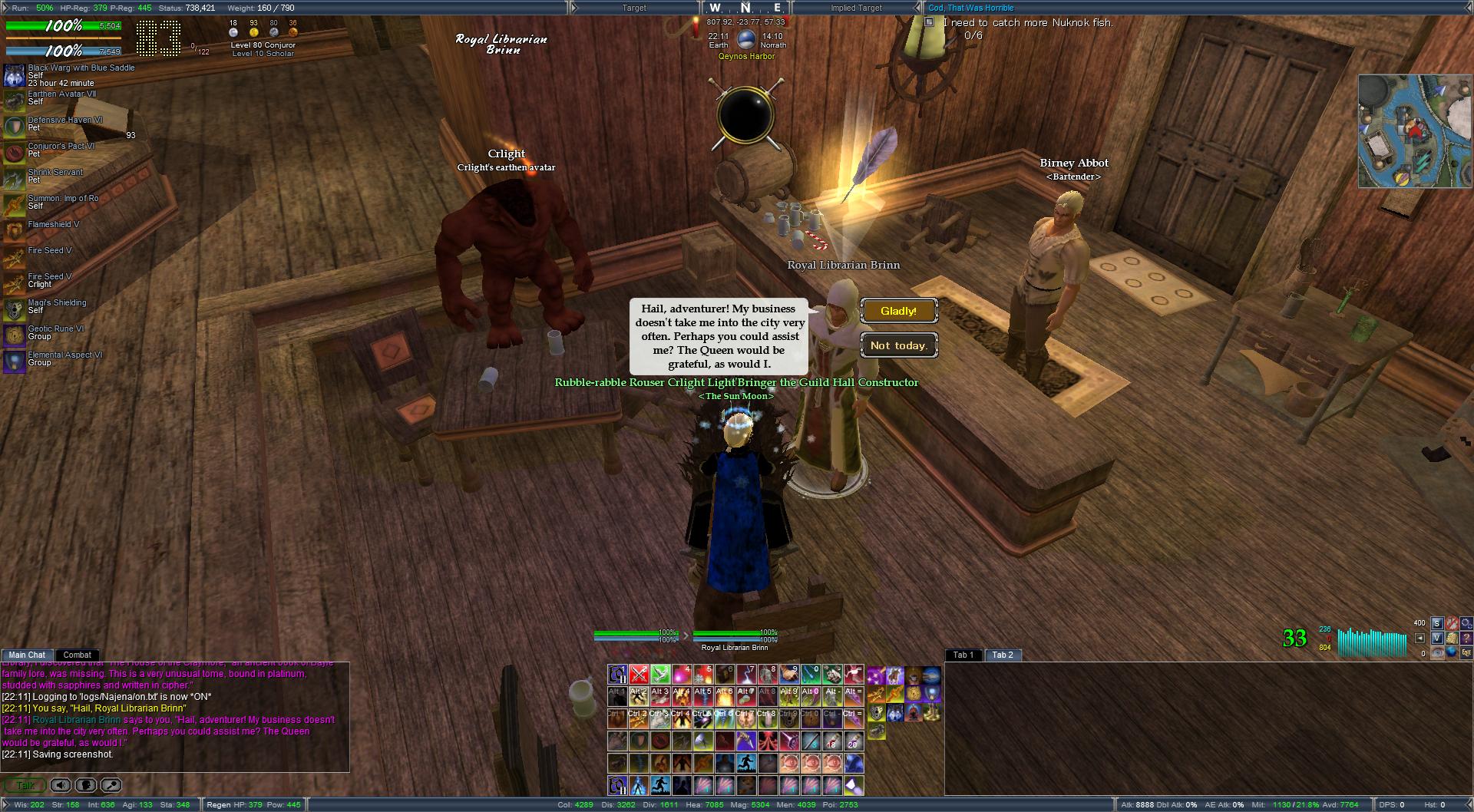1474x812 pixels.
Task: Toggle the voice speaker button
Action: pos(61,785)
